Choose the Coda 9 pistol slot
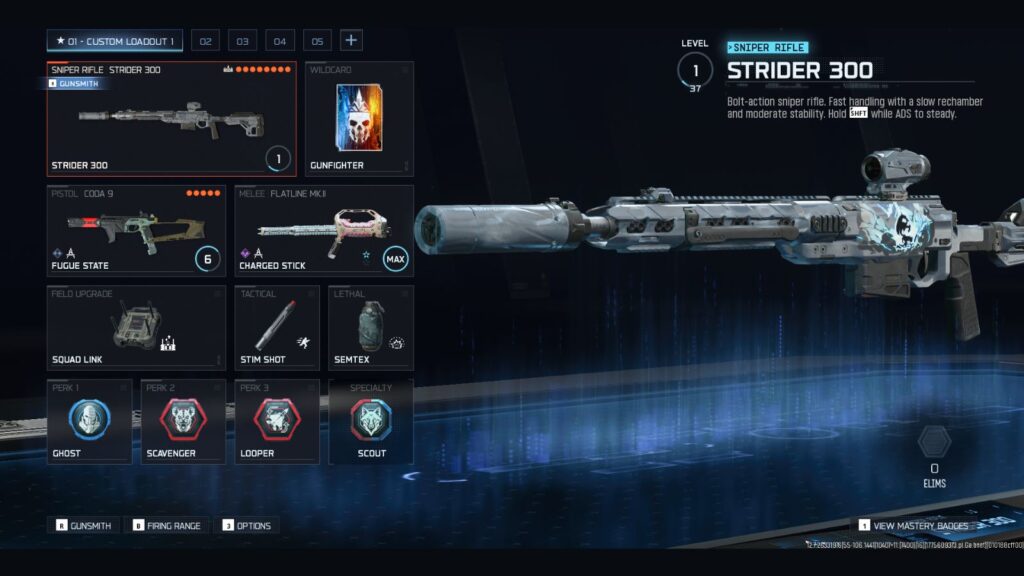This screenshot has height=576, width=1024. (136, 230)
